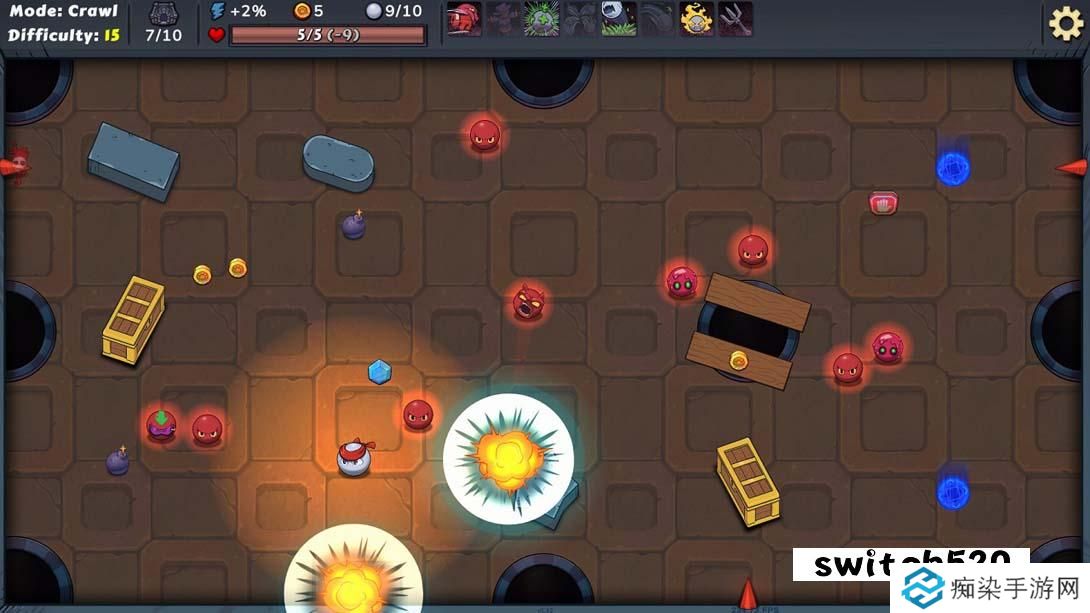
Task: Click the dungeon room progress icon
Action: [x=164, y=14]
